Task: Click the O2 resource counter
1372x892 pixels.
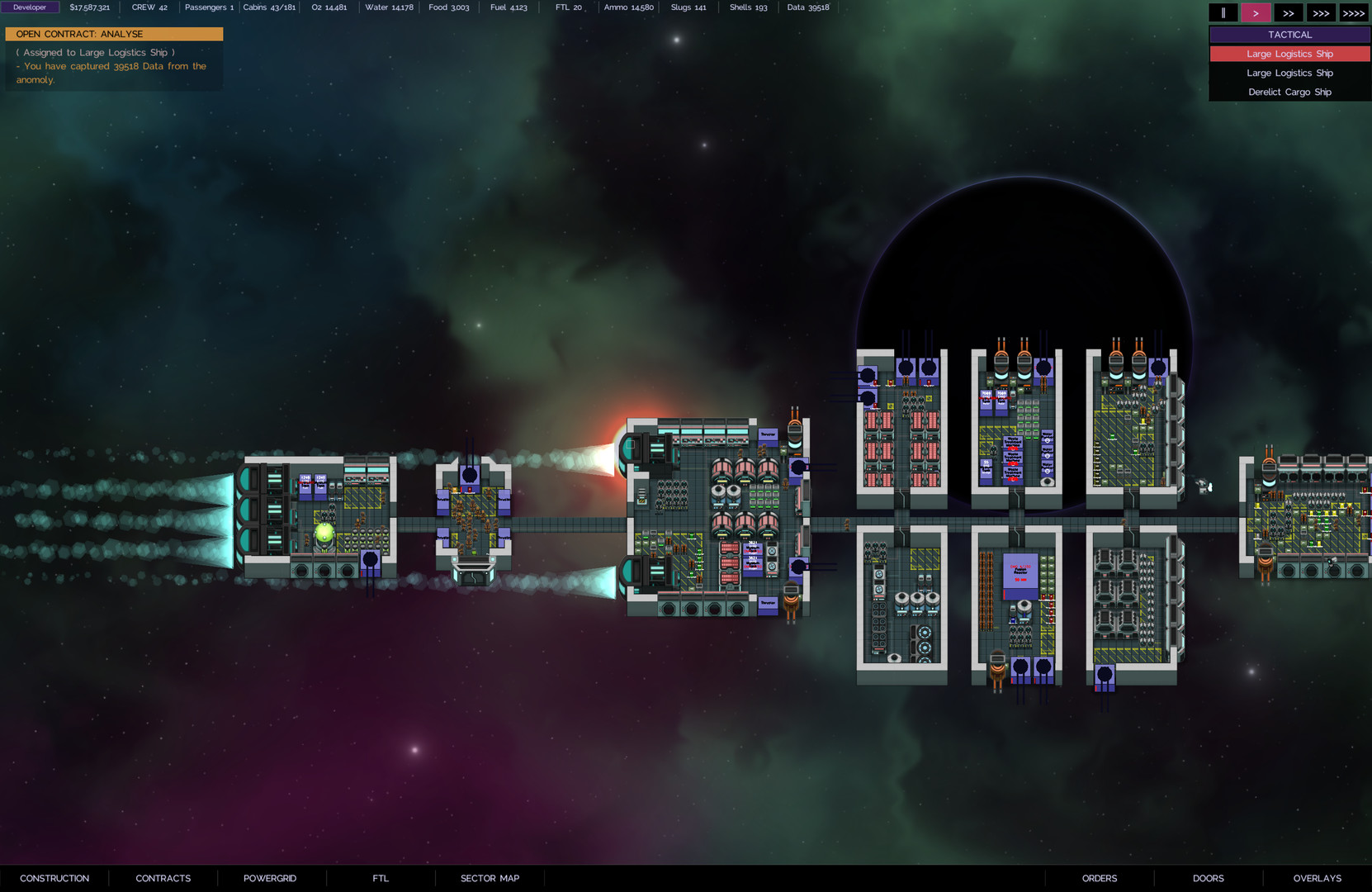Action: tap(329, 7)
